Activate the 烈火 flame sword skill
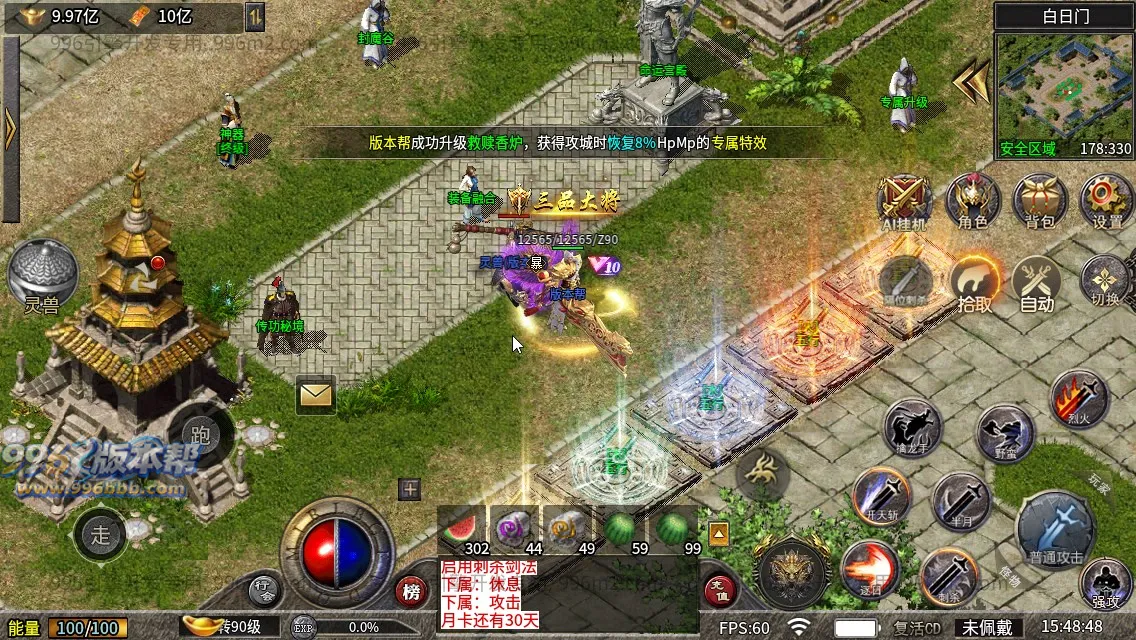Viewport: 1136px width, 640px height. click(x=1079, y=398)
